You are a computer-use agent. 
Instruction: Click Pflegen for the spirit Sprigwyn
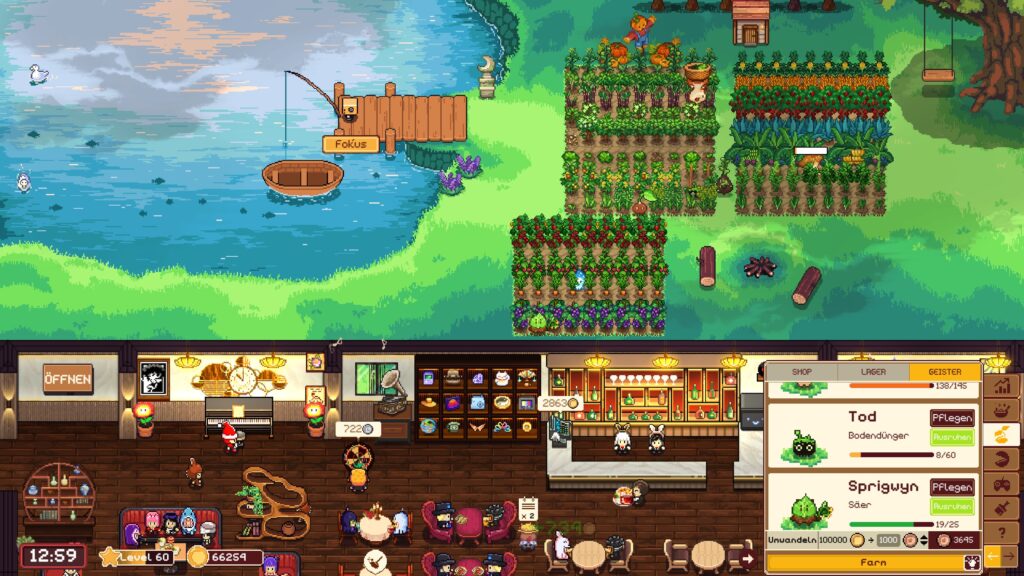[x=952, y=487]
